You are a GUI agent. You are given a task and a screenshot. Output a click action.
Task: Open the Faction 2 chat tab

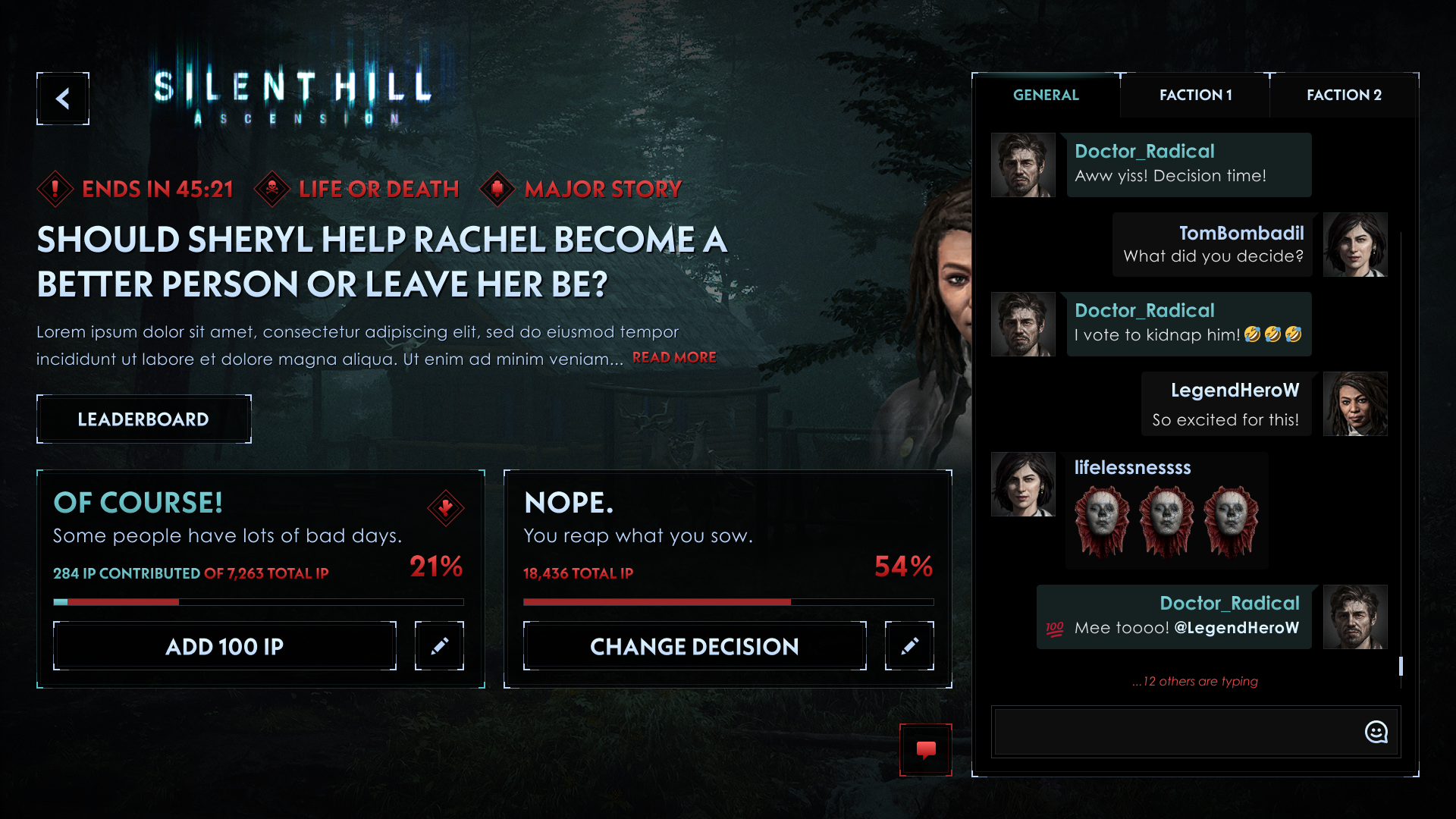1344,96
